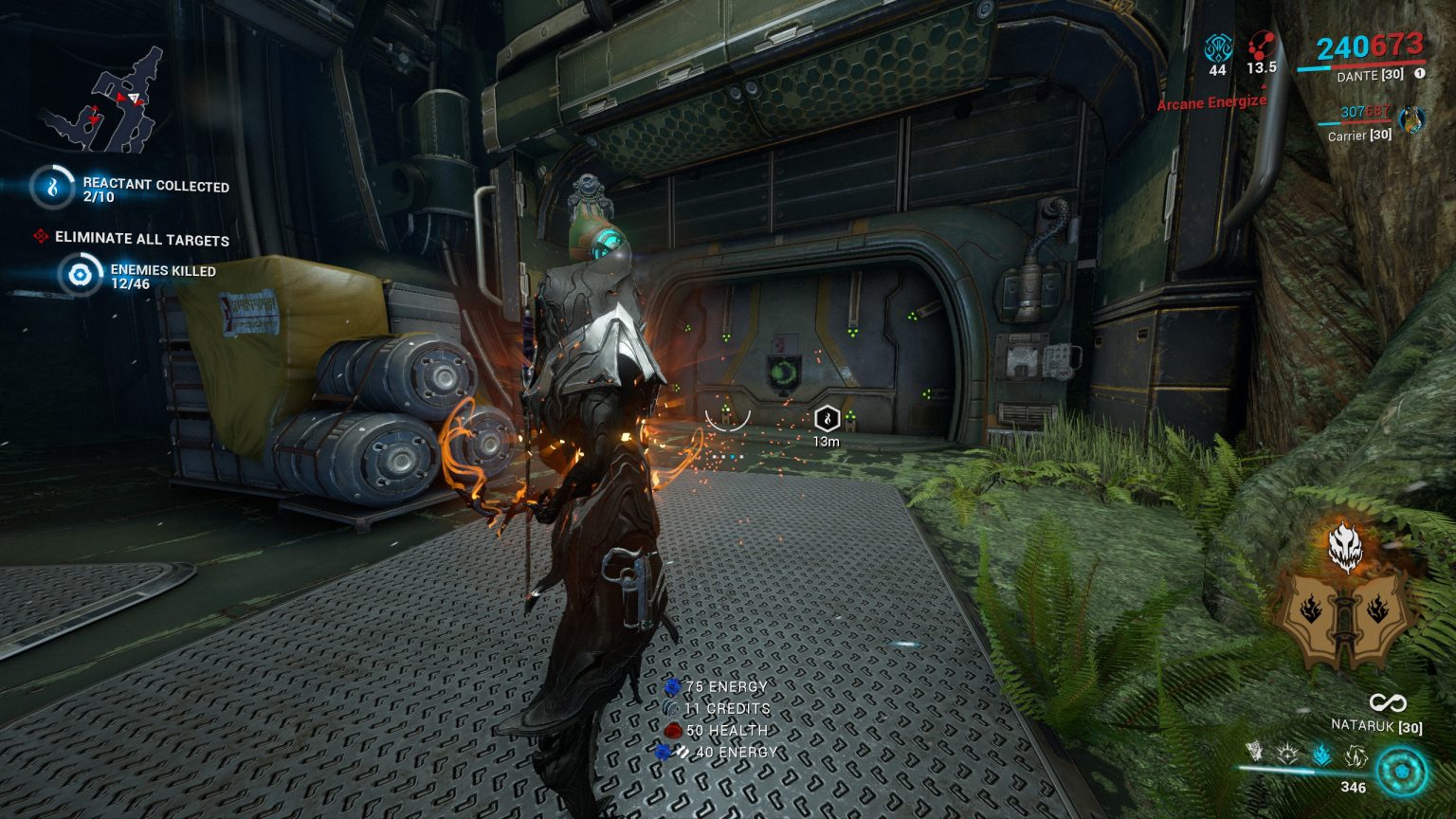The height and width of the screenshot is (819, 1456).
Task: Activate the second ability in the ability bar
Action: click(x=1285, y=752)
